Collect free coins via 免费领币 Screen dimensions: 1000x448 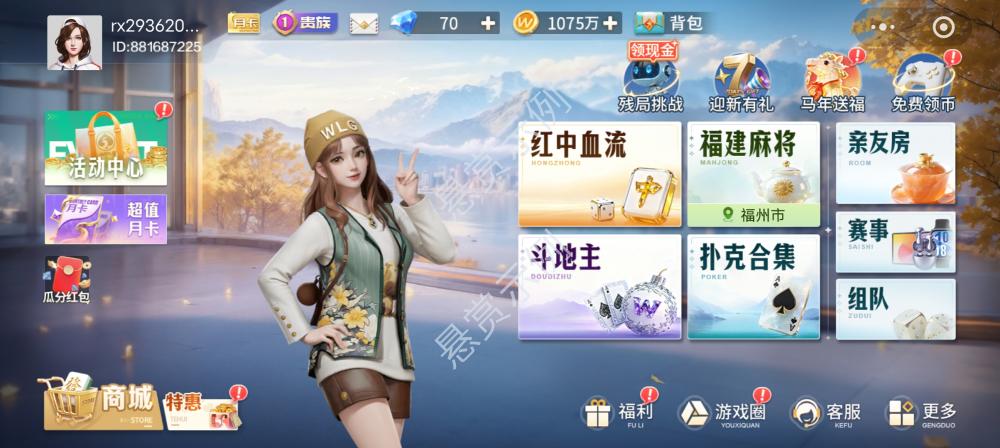click(922, 82)
